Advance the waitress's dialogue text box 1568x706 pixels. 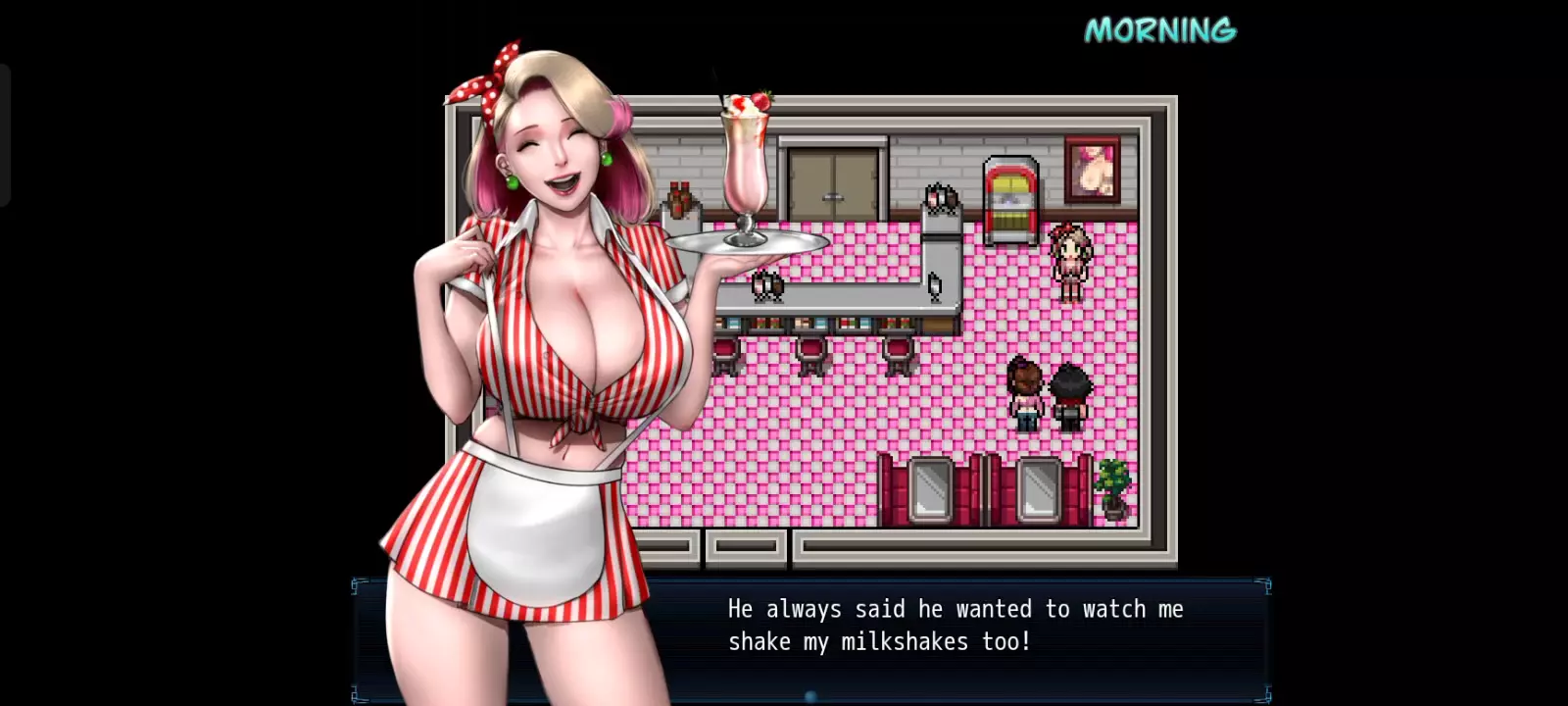coord(955,626)
